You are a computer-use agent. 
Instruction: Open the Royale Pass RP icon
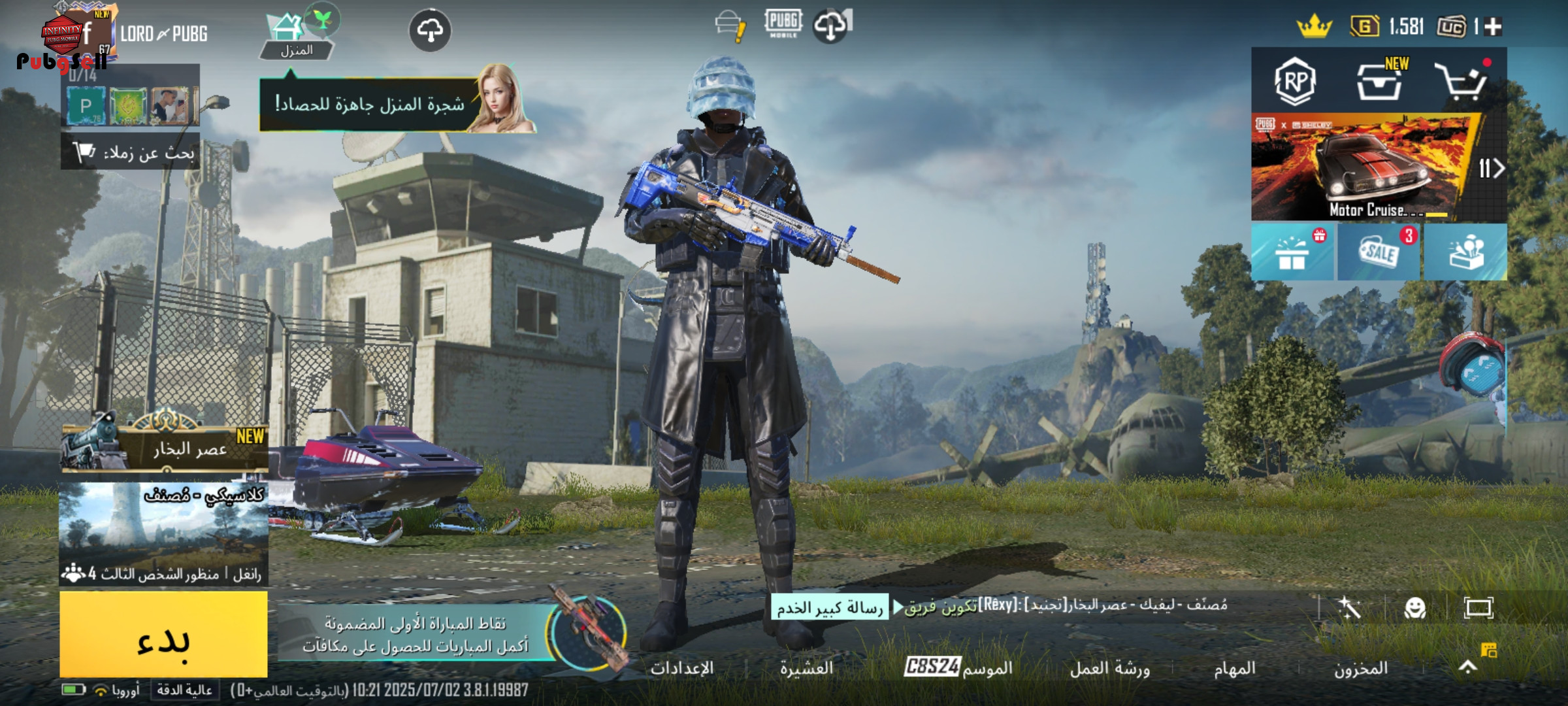tap(1295, 82)
